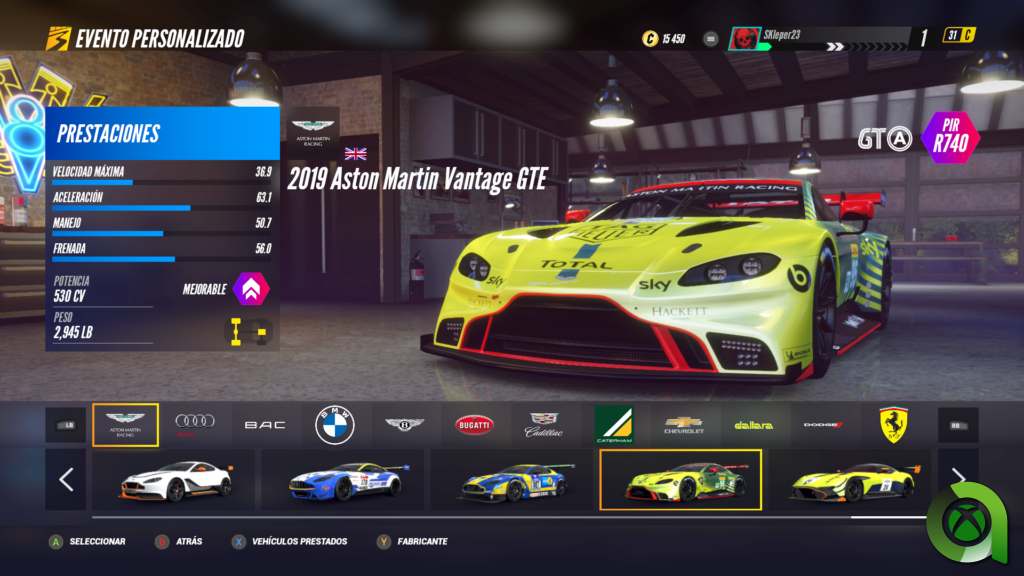
Task: Open the BMW manufacturer cars
Action: [335, 425]
